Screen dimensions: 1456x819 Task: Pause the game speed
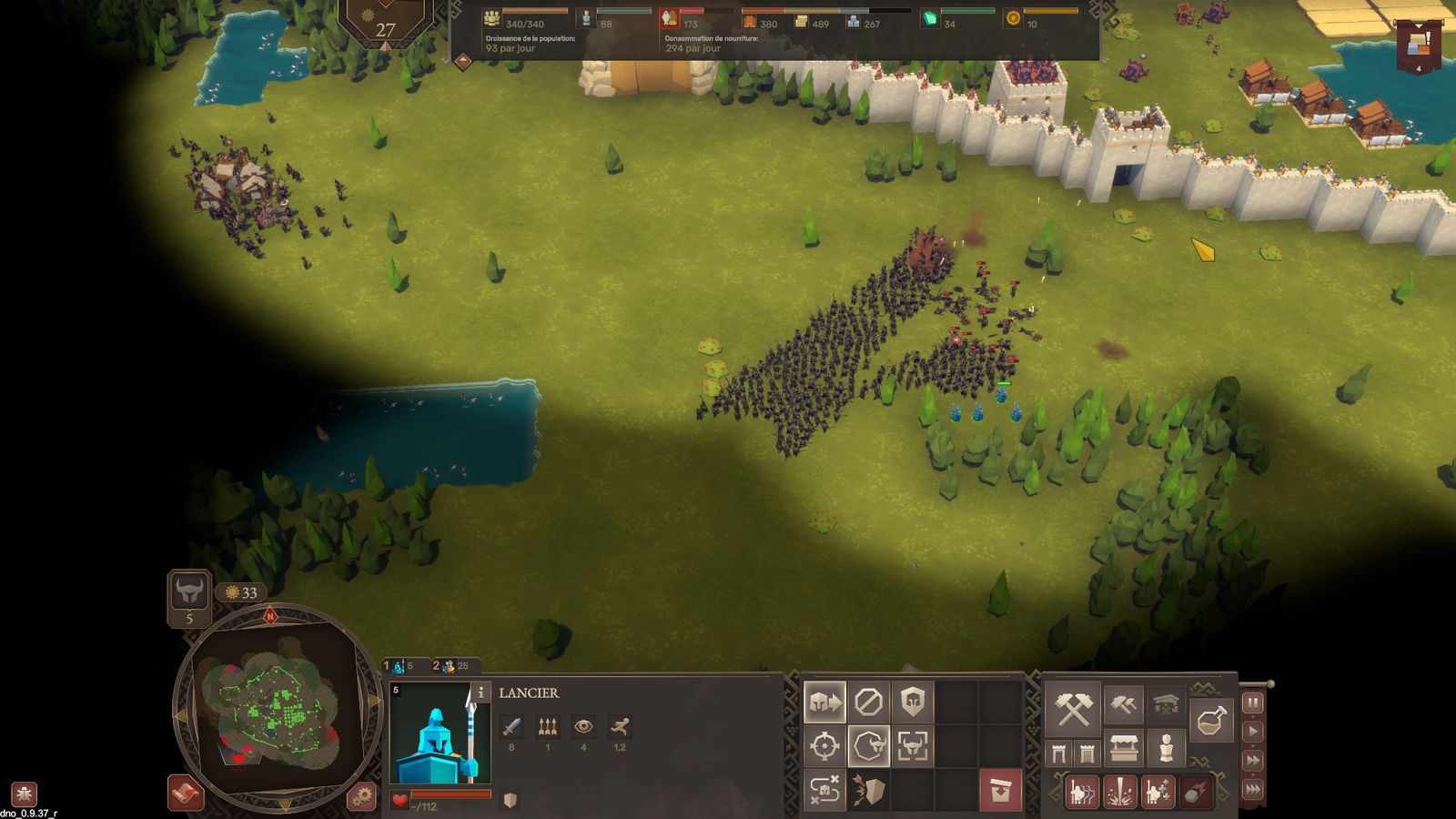1253,703
